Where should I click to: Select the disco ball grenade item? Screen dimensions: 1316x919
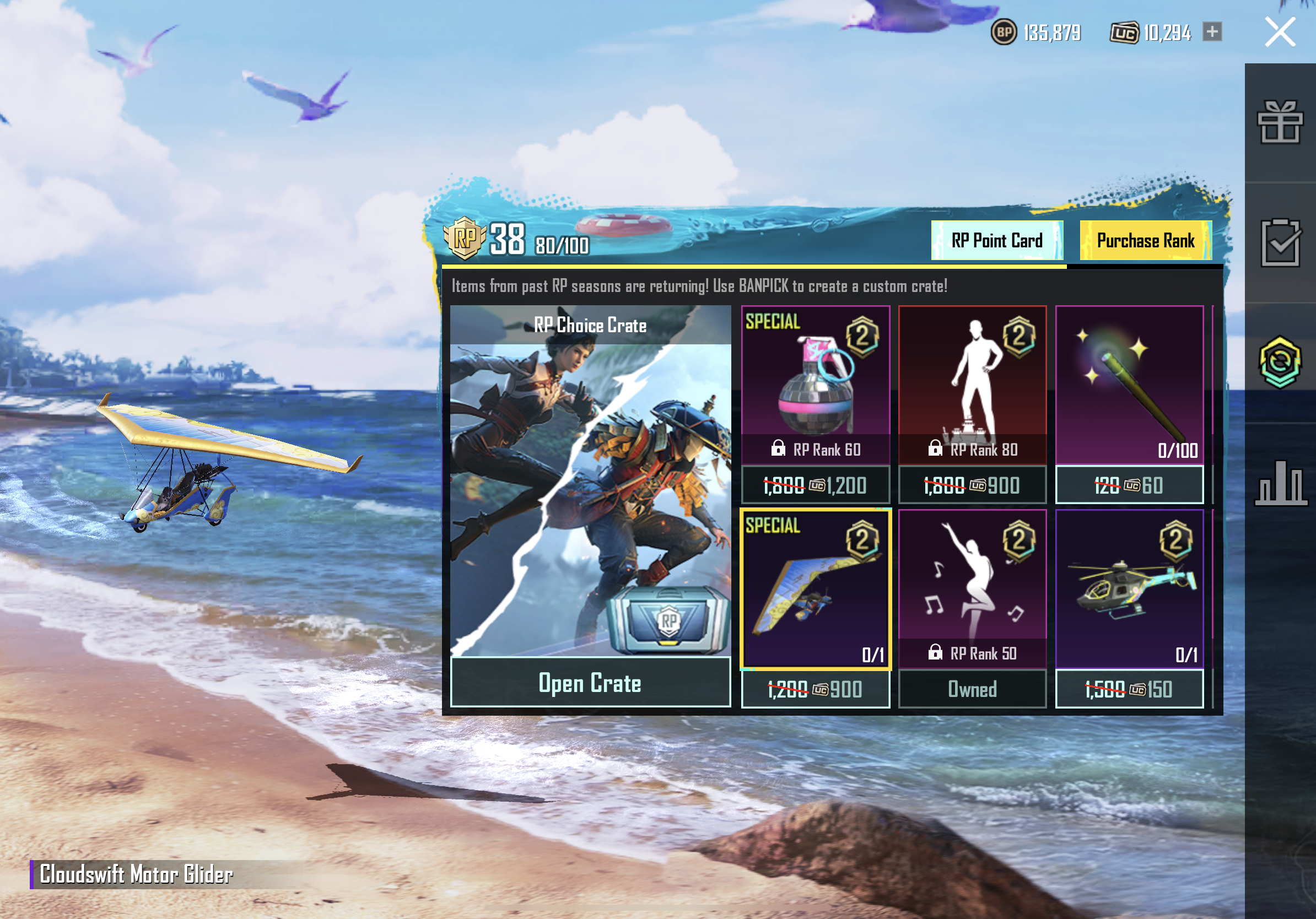(x=815, y=385)
